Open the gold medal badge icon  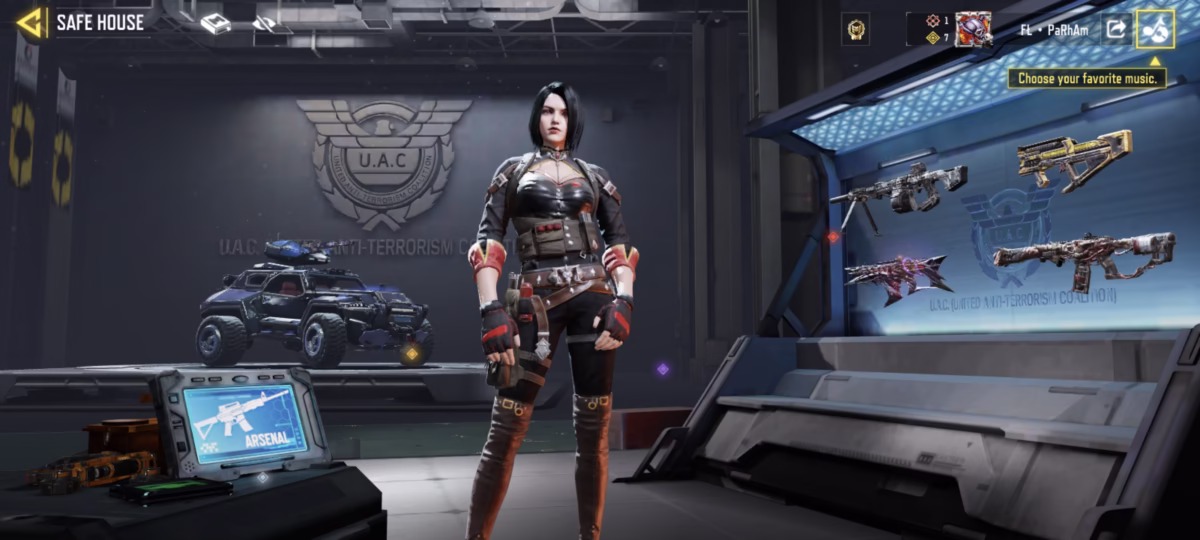pyautogui.click(x=856, y=29)
